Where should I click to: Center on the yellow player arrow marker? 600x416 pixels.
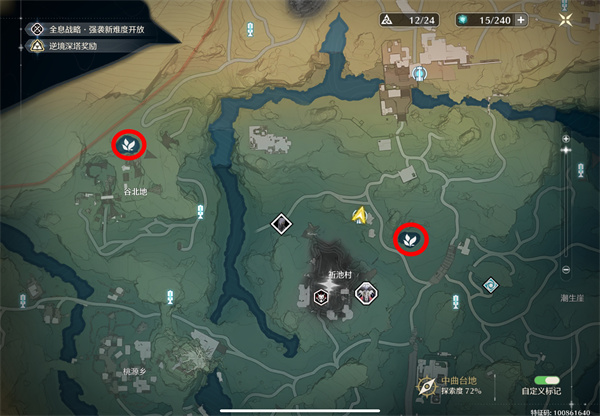pos(359,214)
